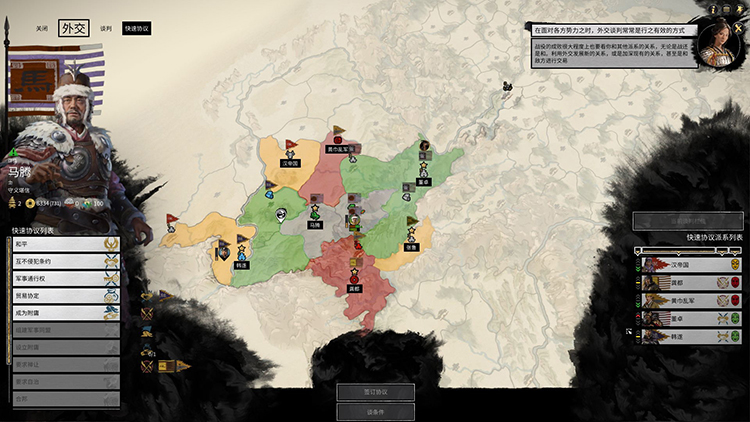Select the 互不侵犯条约 non-aggression pact option
The height and width of the screenshot is (422, 750).
(x=59, y=259)
